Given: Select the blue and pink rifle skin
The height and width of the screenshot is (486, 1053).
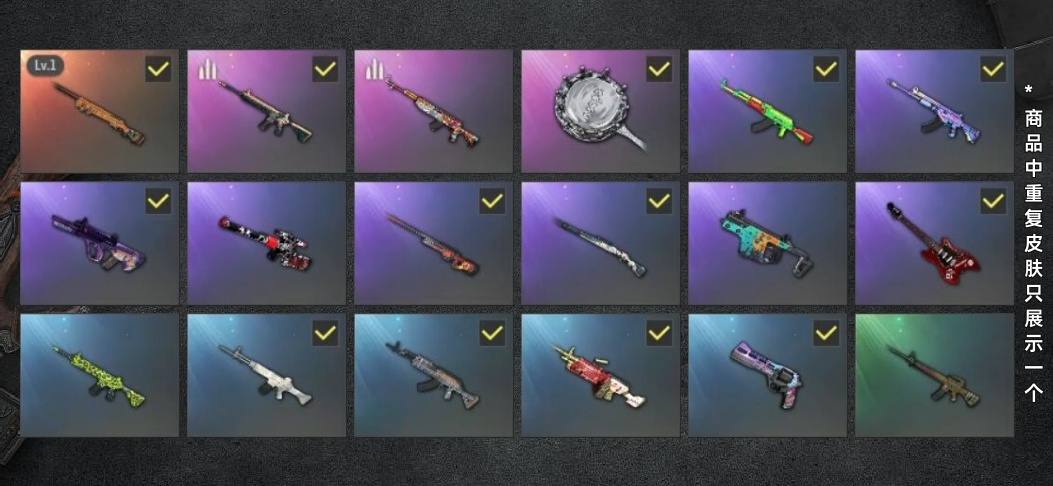Looking at the screenshot, I should (x=933, y=112).
